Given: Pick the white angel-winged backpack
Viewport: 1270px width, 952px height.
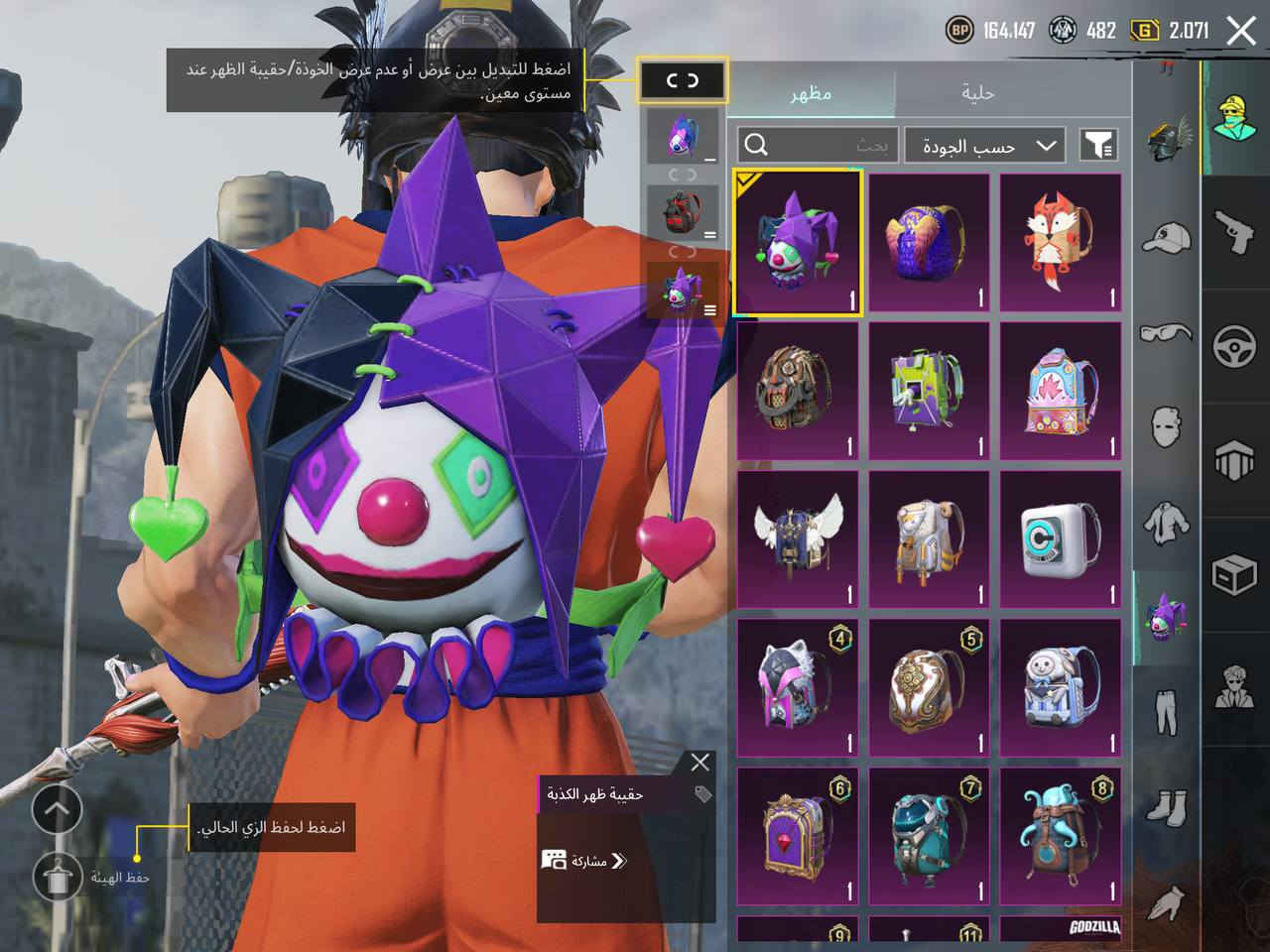Looking at the screenshot, I should [798, 538].
